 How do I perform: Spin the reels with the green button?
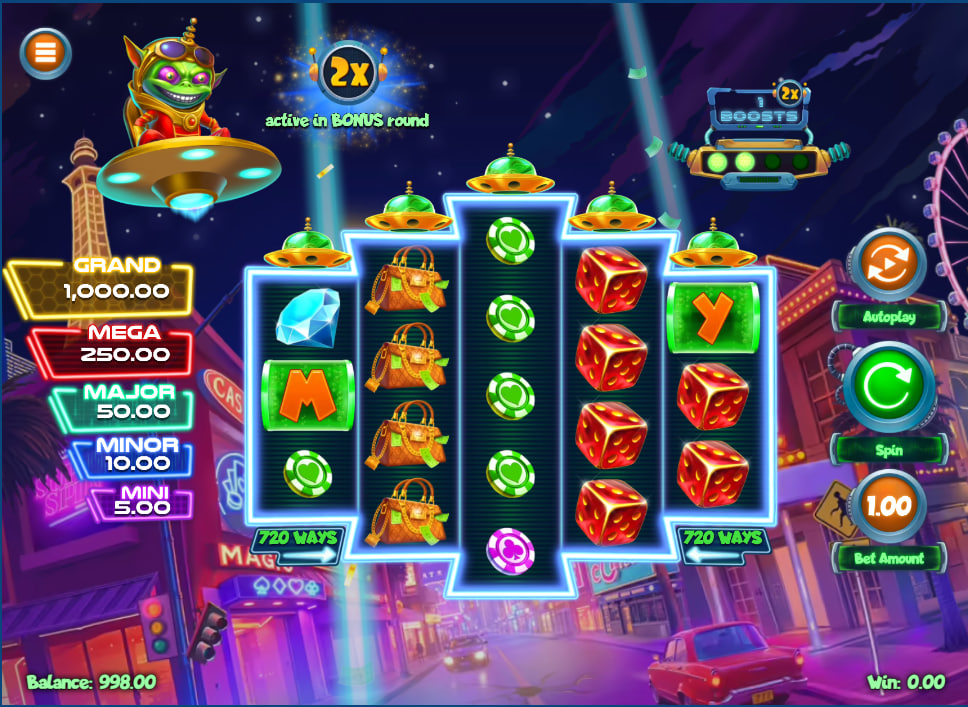[888, 387]
